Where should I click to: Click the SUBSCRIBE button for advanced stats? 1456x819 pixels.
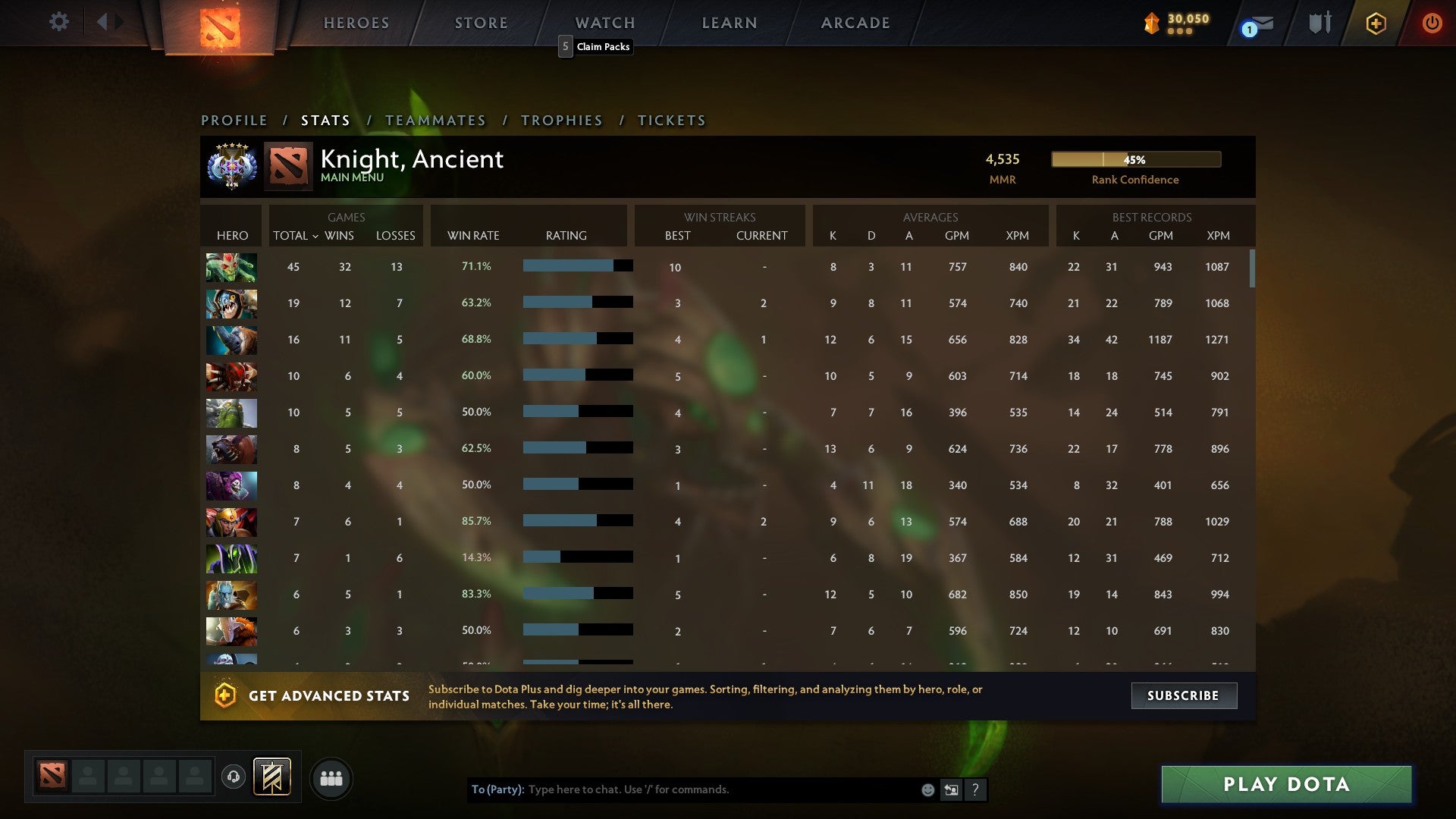1183,695
